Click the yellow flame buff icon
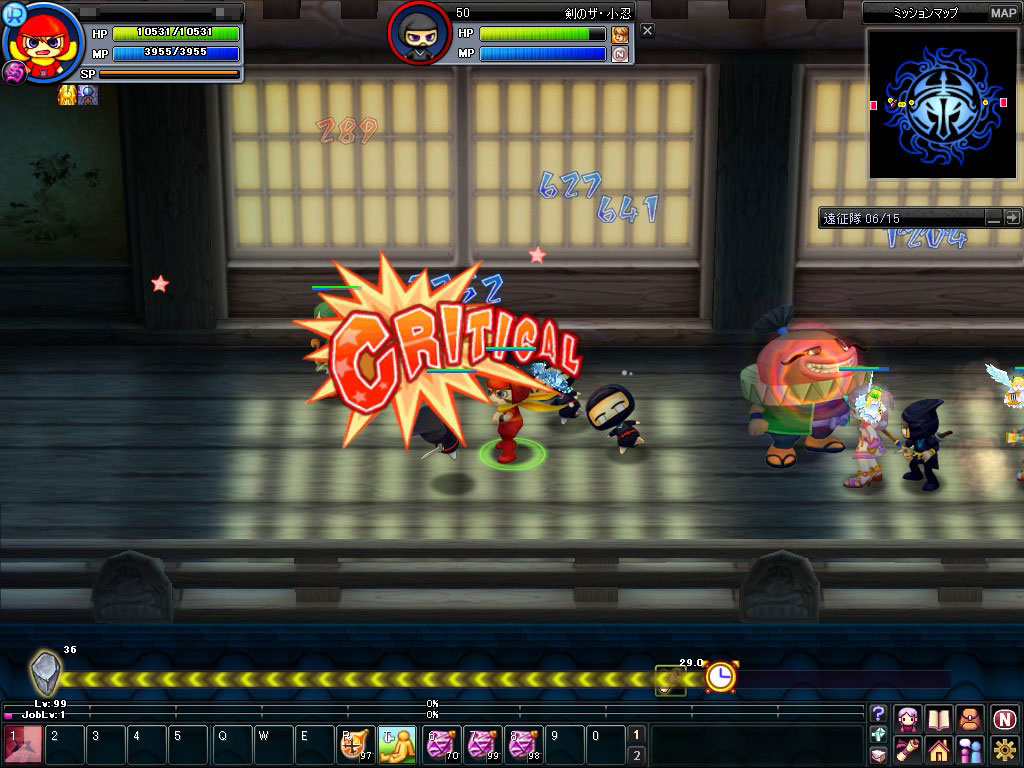 [67, 96]
